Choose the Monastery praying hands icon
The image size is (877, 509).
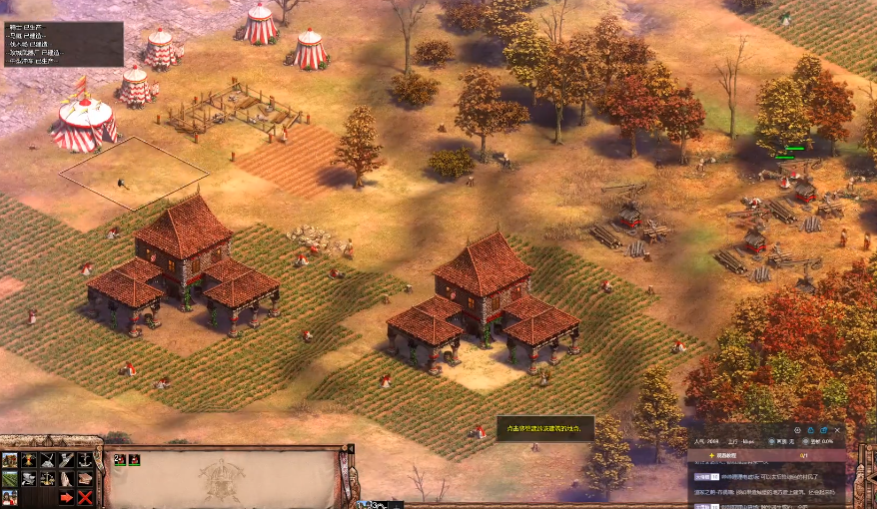point(67,479)
